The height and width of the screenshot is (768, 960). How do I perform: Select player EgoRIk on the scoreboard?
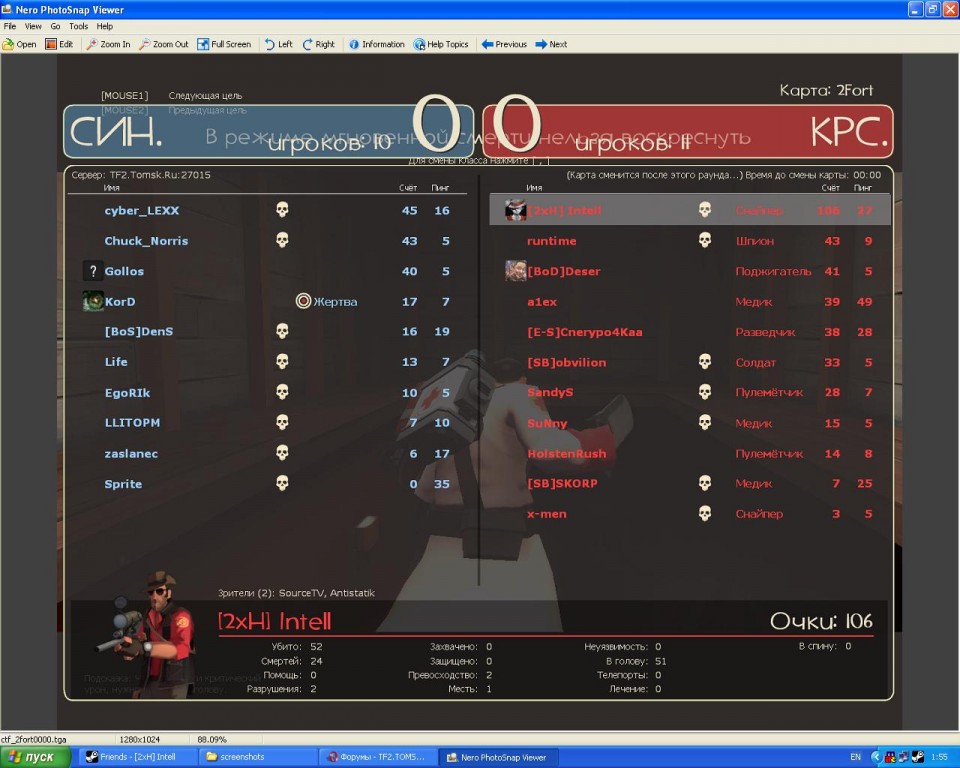128,393
